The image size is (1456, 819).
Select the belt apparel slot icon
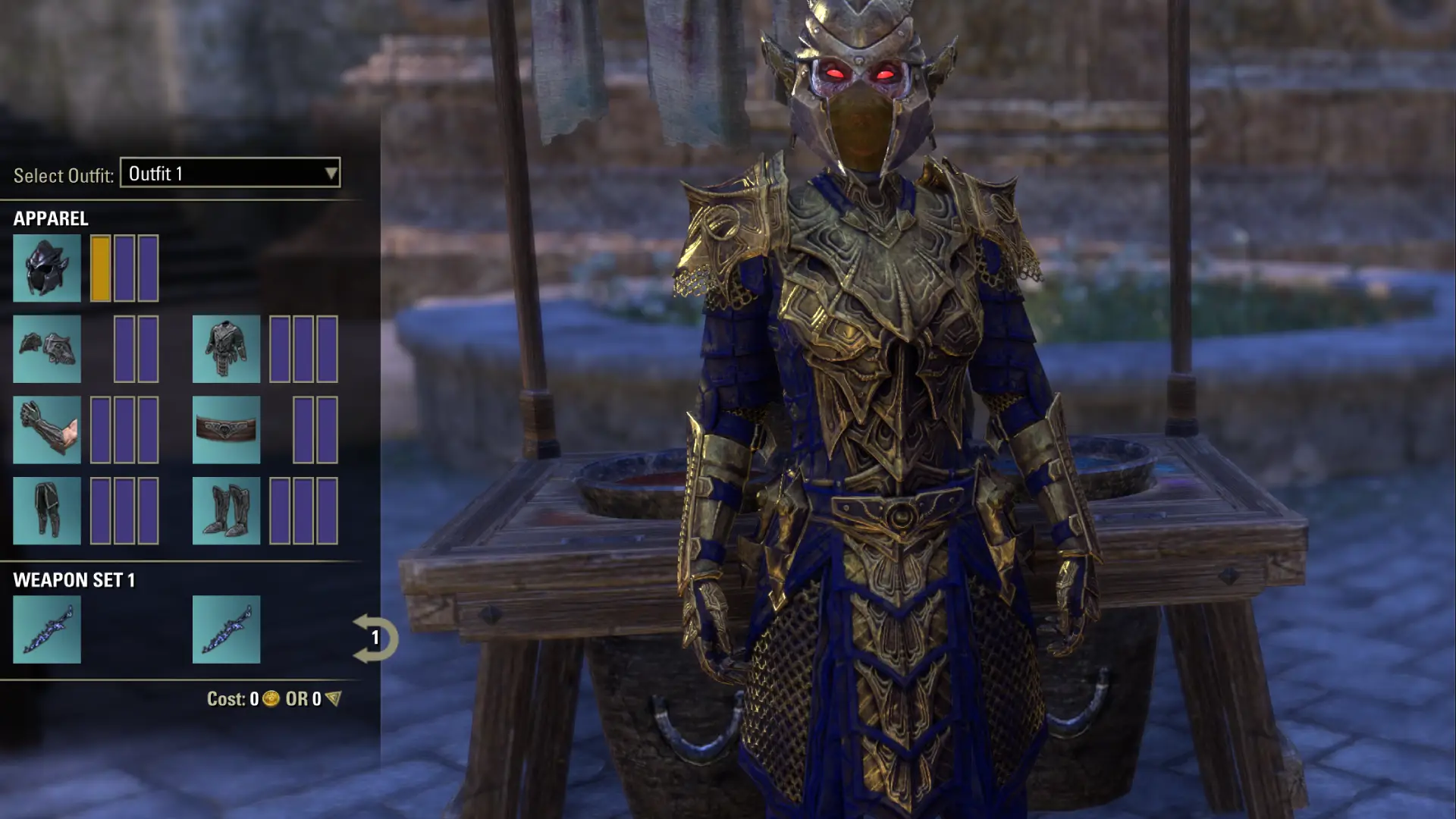[227, 430]
